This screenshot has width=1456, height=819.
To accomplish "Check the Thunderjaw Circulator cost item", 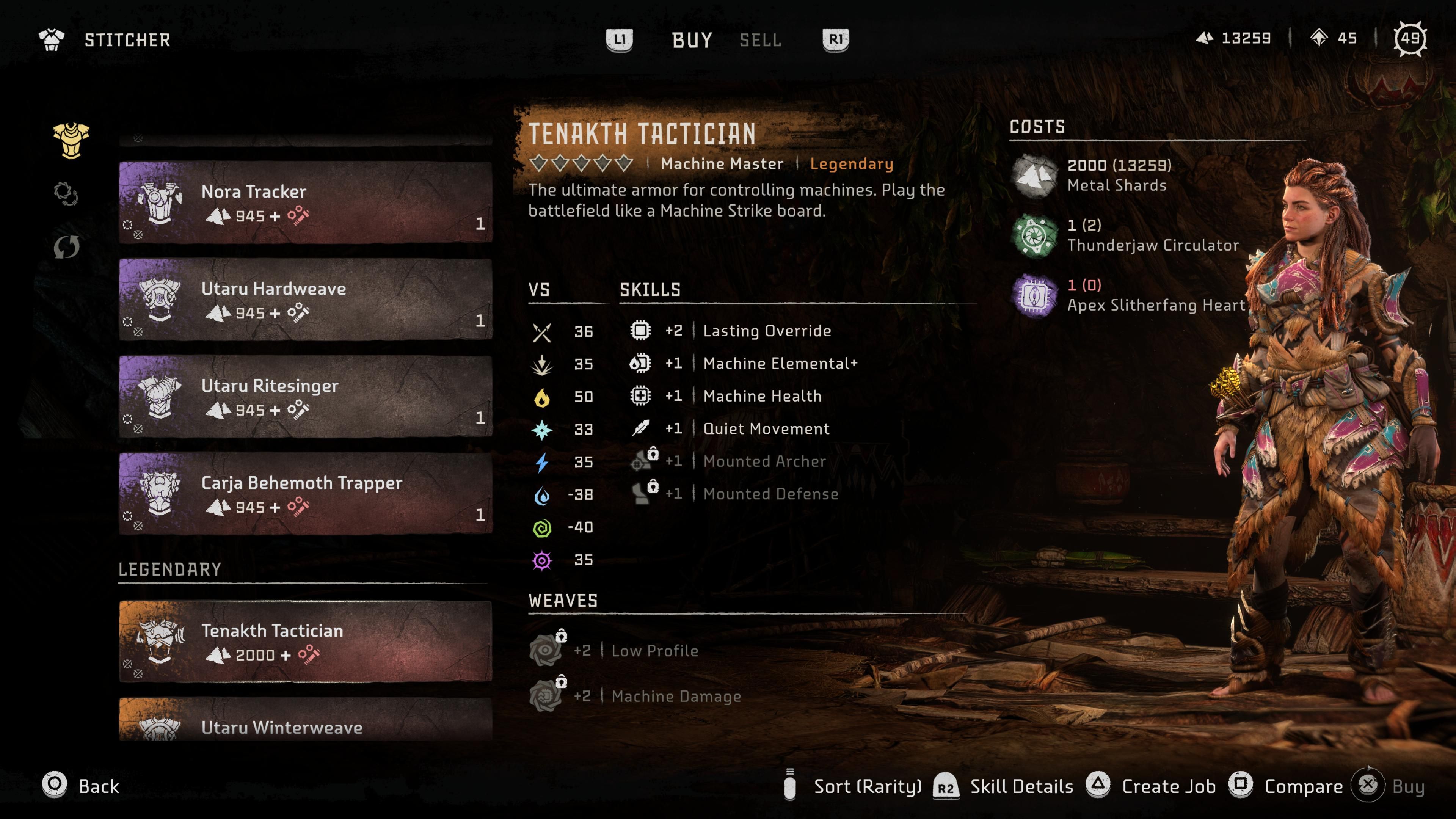I will [x=1152, y=236].
